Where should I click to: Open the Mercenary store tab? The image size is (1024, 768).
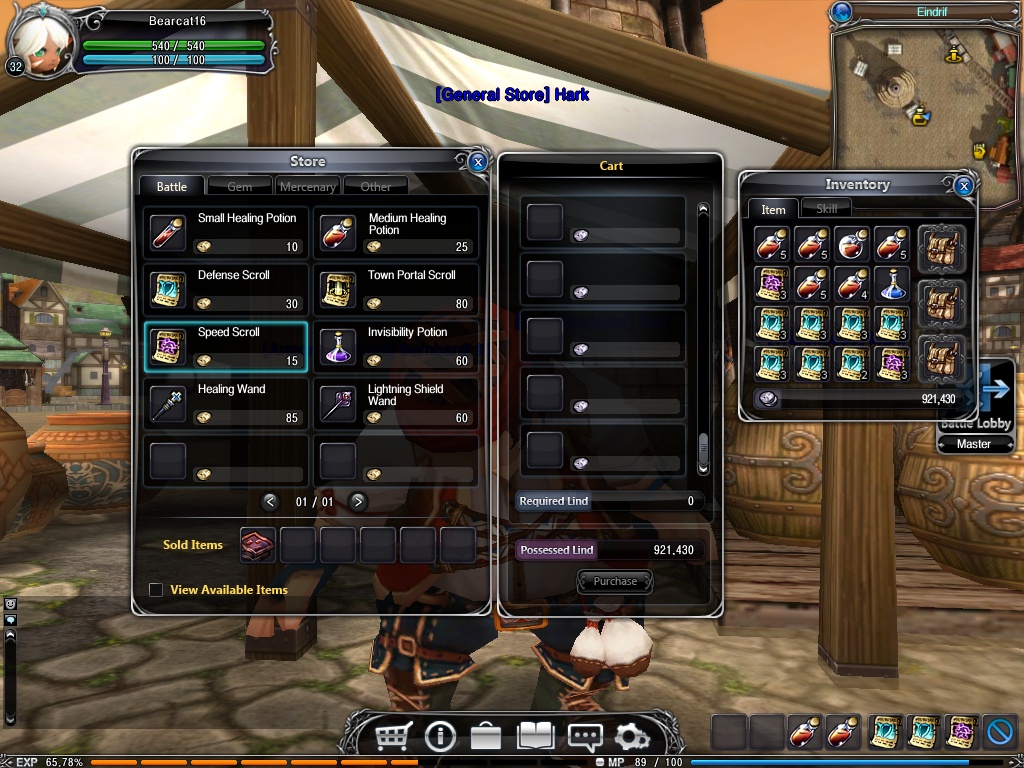point(307,187)
